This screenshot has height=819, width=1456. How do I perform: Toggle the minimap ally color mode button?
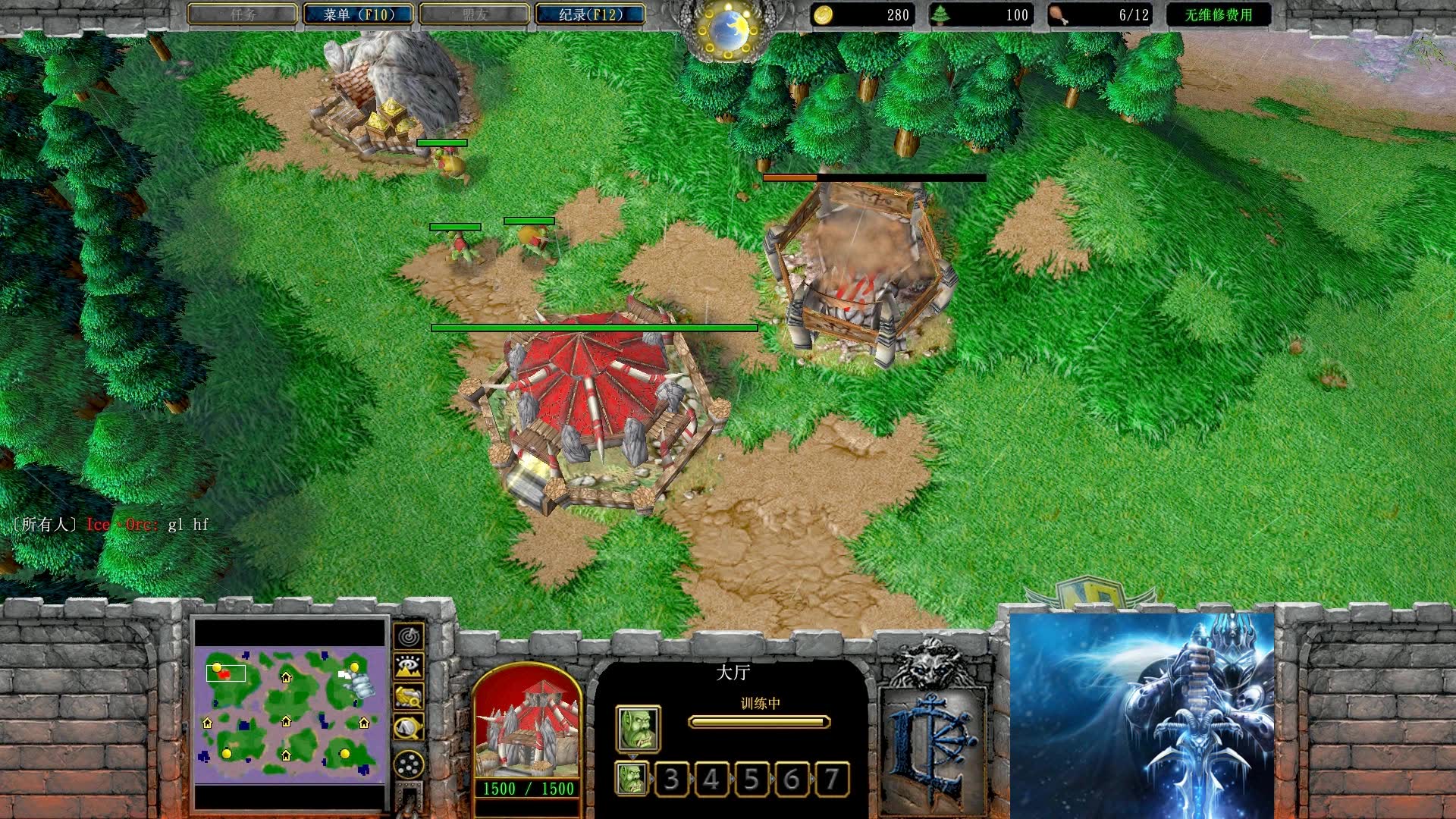[409, 696]
